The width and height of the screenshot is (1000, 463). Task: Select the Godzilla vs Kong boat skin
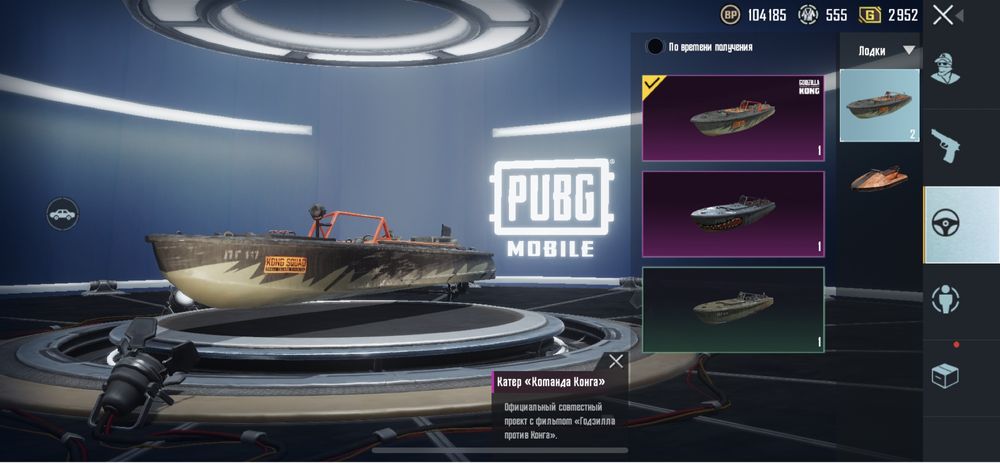click(x=733, y=118)
